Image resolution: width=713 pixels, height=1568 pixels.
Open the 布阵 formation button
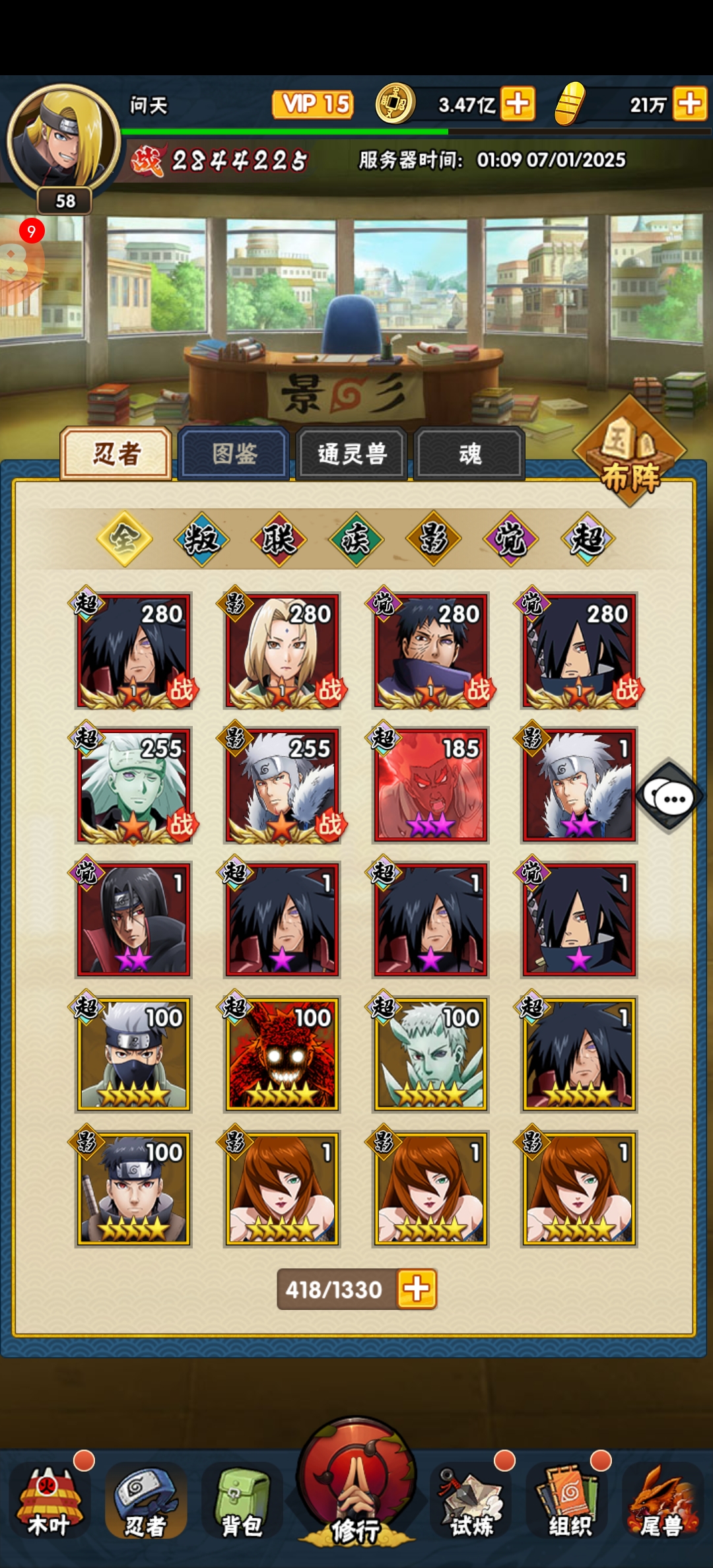tap(630, 454)
